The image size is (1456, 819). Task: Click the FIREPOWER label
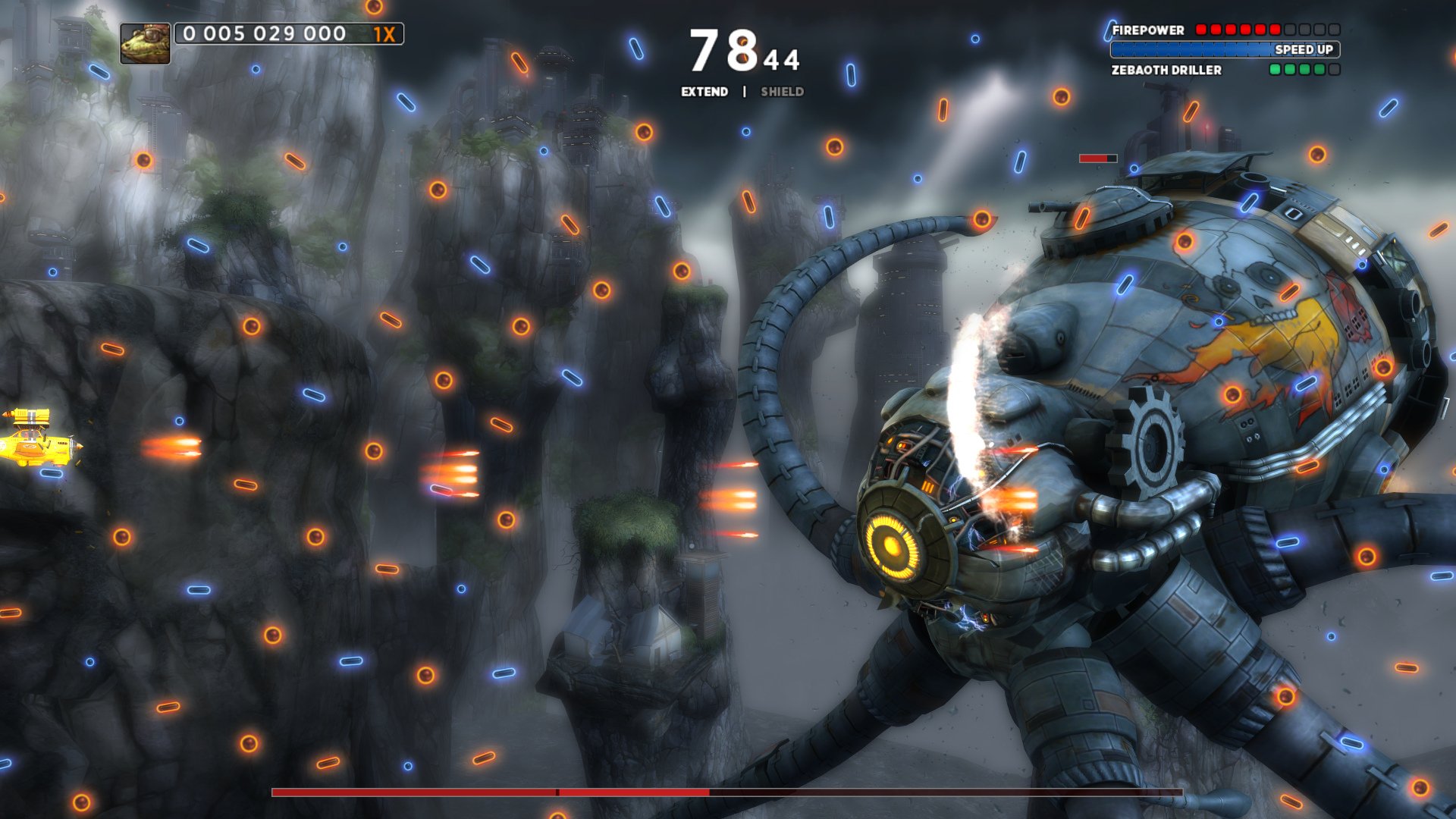point(1147,31)
